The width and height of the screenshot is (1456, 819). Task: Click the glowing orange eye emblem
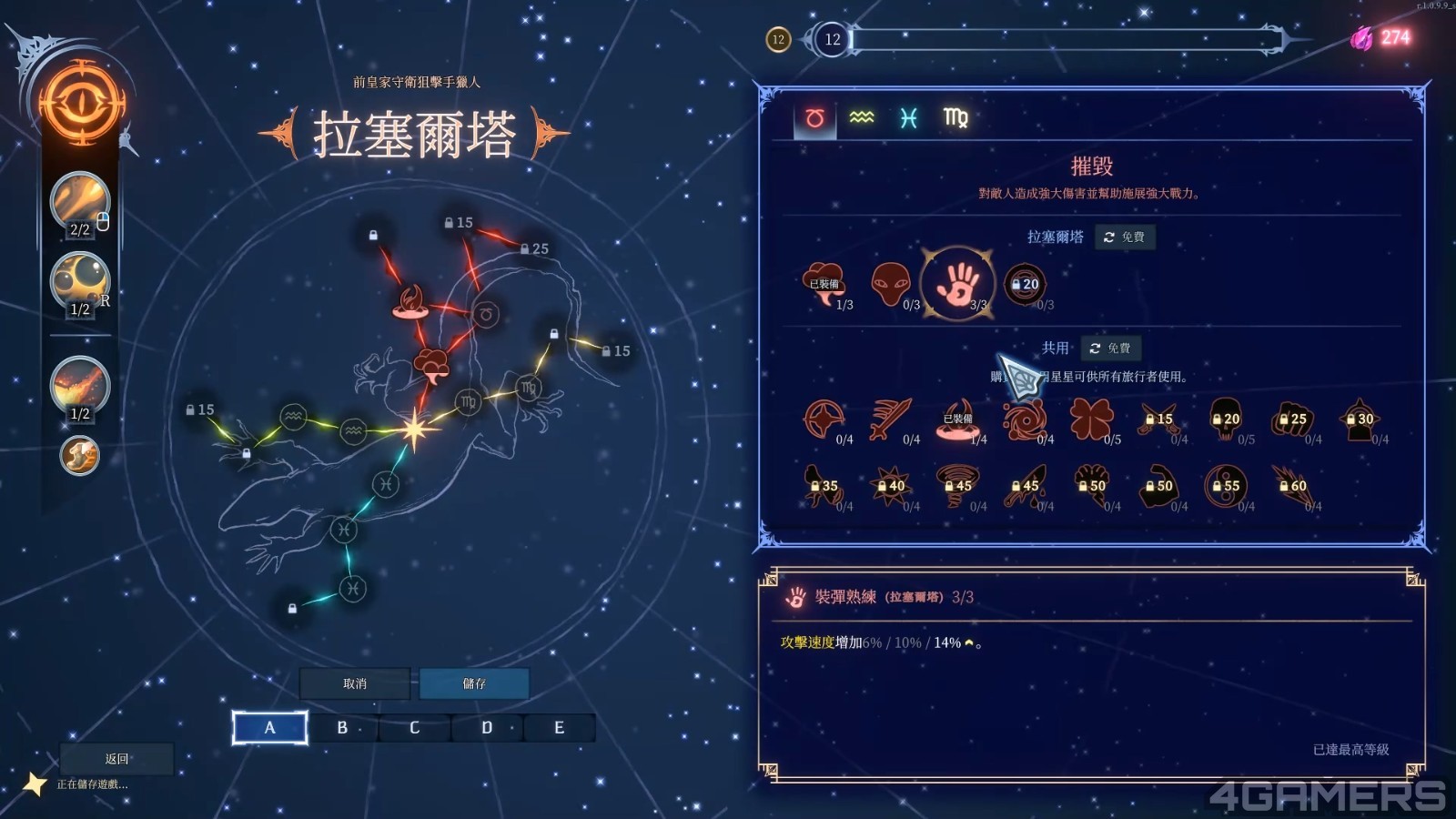pyautogui.click(x=81, y=103)
